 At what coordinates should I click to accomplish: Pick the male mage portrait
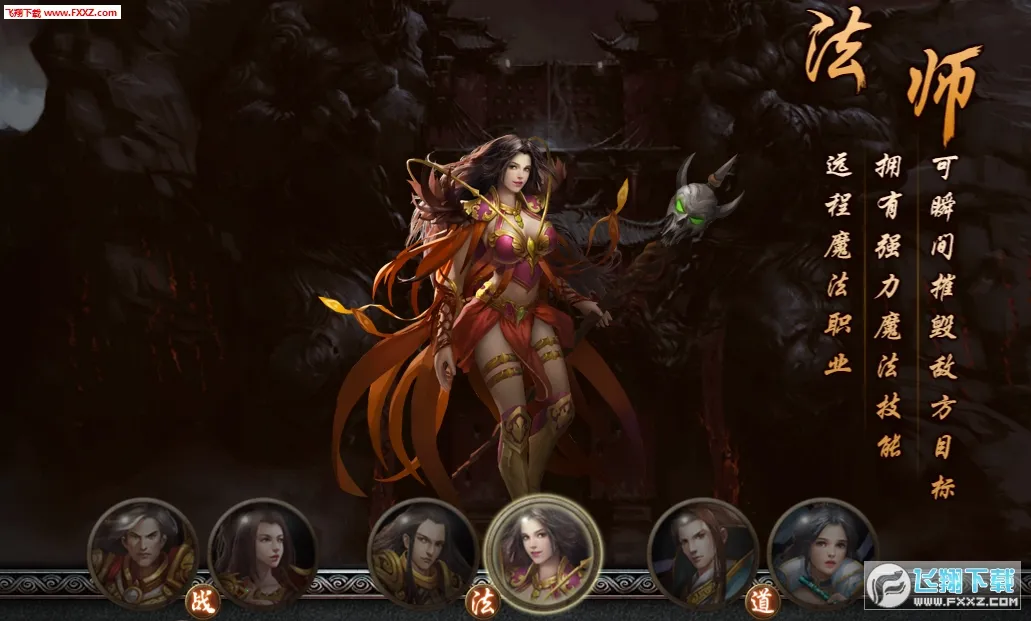click(x=422, y=553)
